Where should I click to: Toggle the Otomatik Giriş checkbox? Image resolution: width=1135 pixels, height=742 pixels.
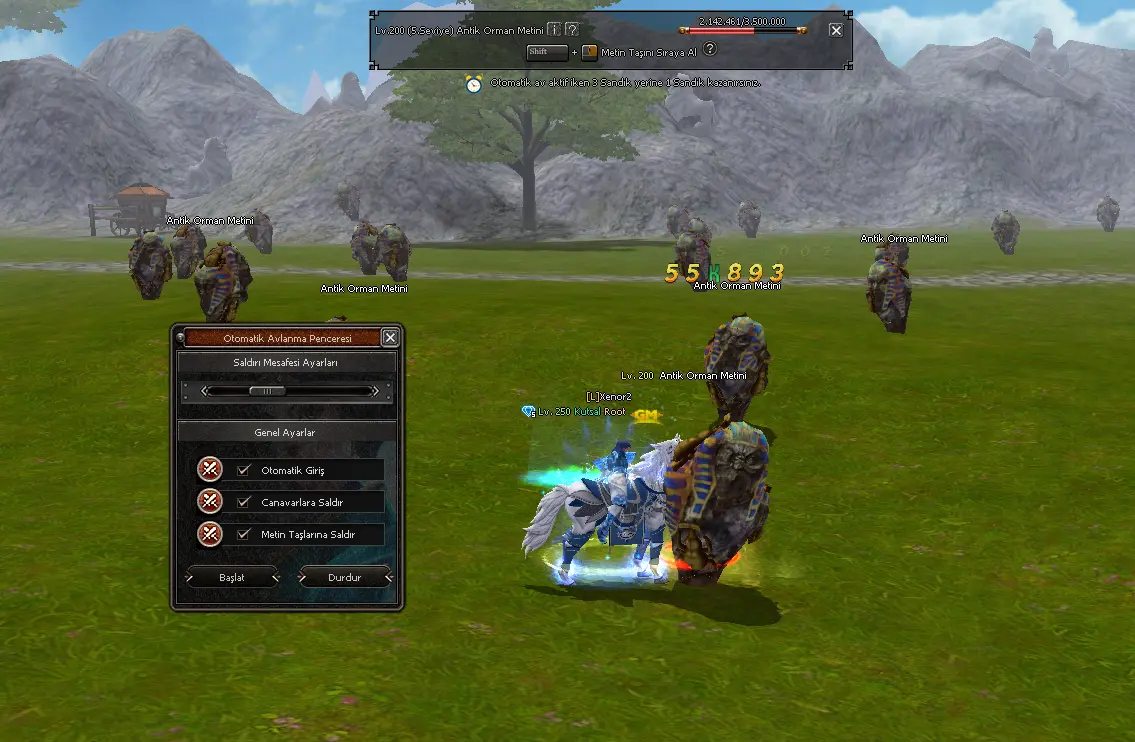(243, 470)
